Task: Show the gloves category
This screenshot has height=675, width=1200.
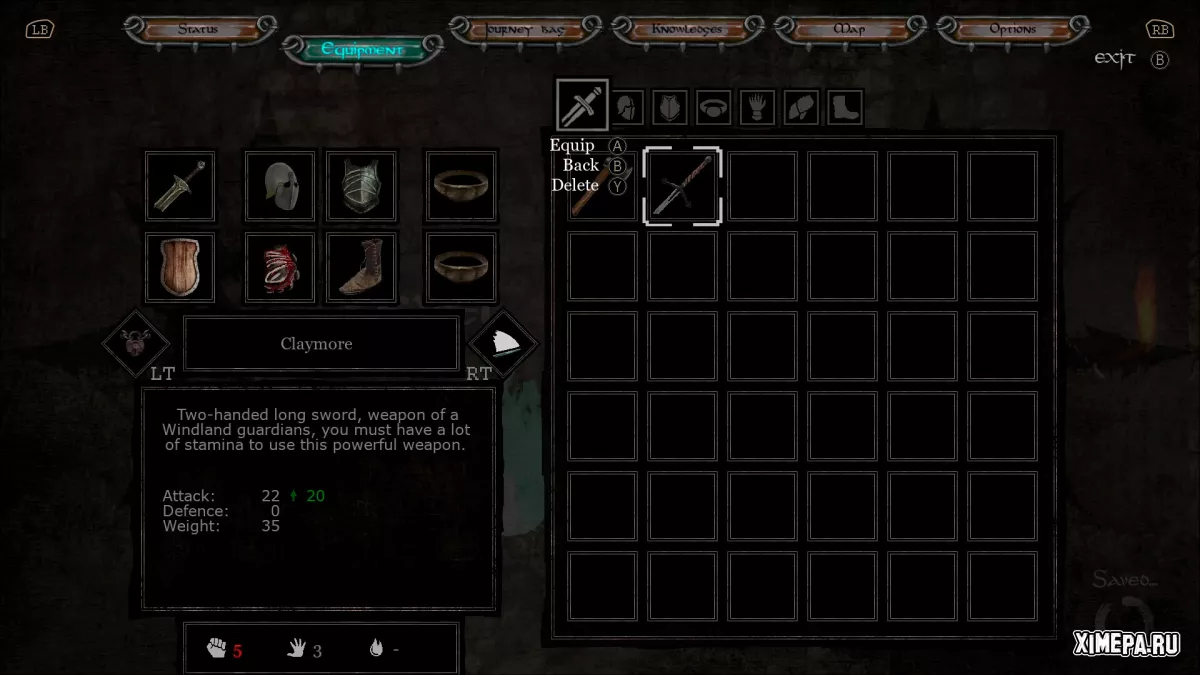Action: [x=757, y=107]
